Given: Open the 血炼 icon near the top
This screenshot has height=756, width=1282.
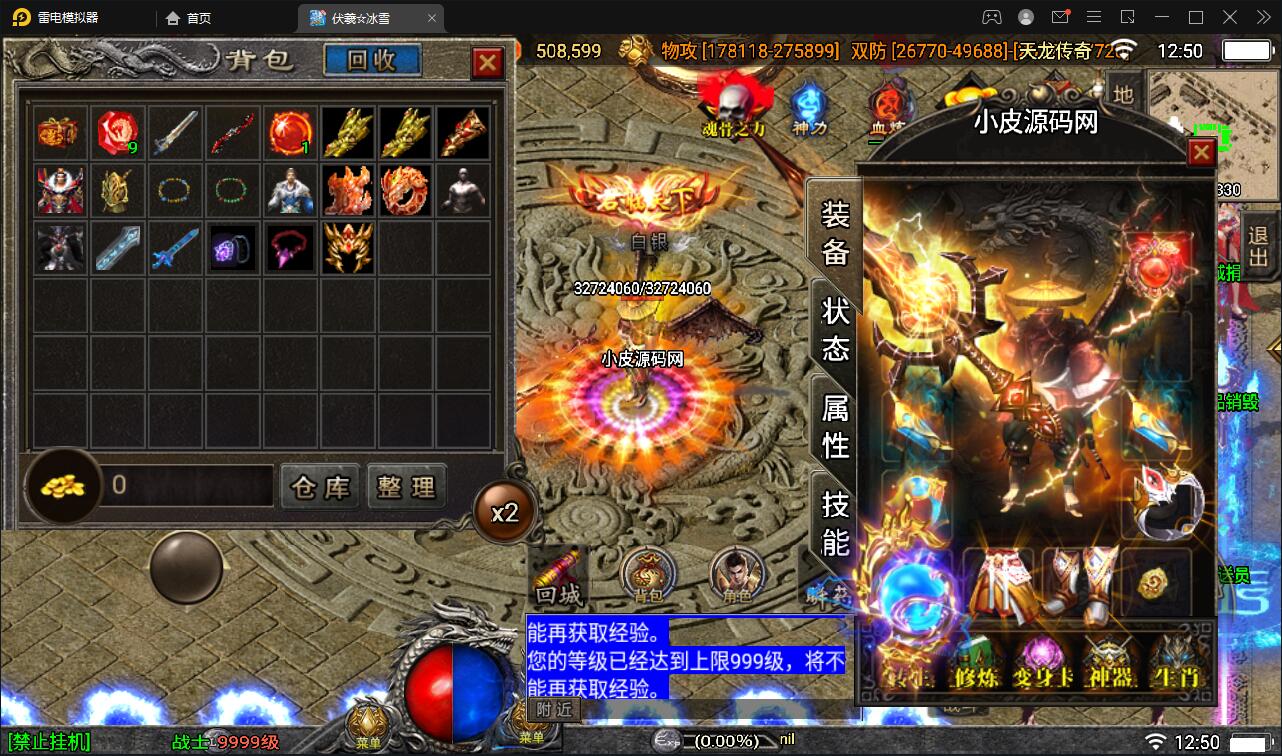Looking at the screenshot, I should click(x=890, y=103).
